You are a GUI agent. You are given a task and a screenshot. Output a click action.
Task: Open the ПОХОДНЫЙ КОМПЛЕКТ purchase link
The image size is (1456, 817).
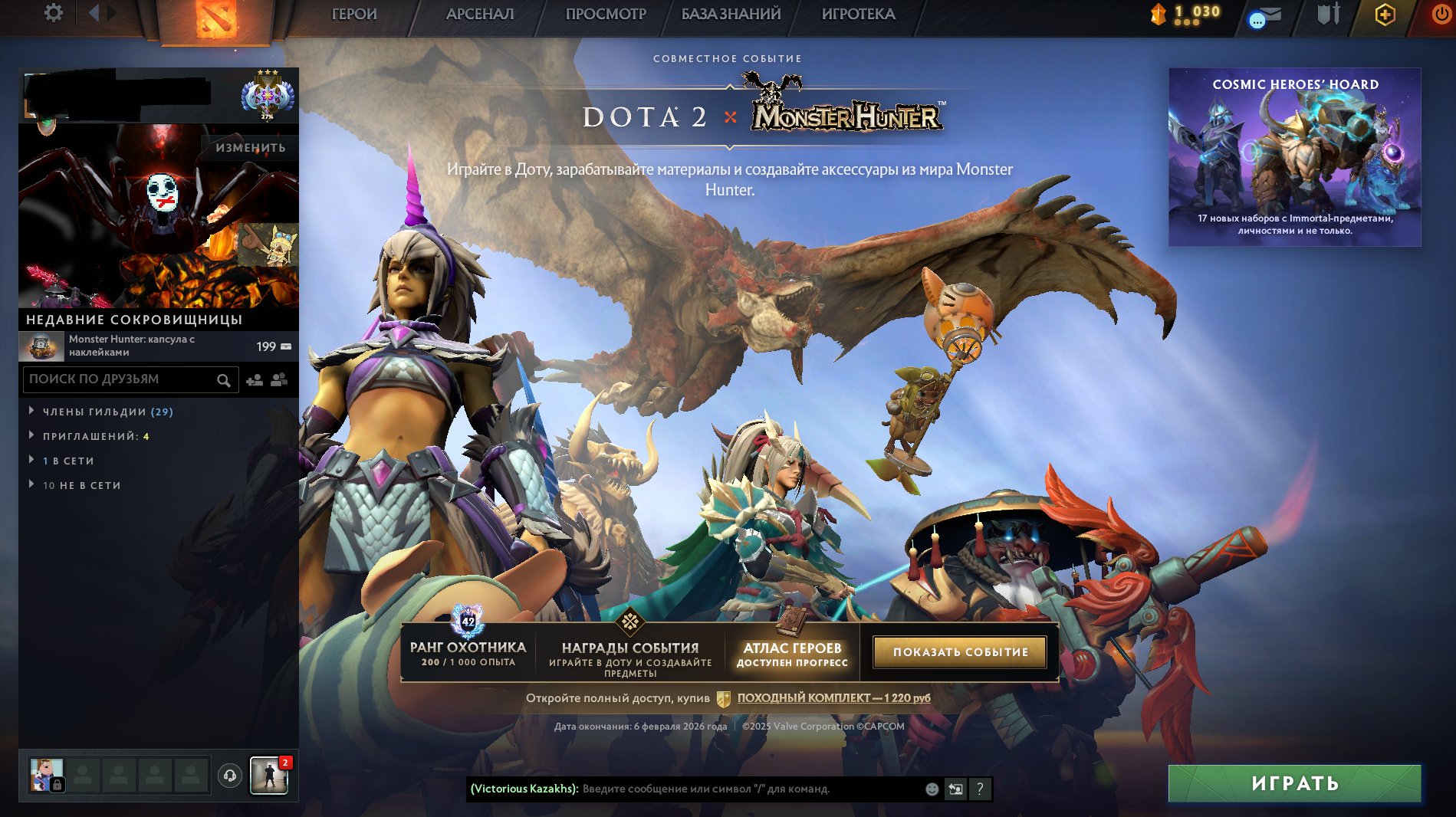click(x=832, y=697)
